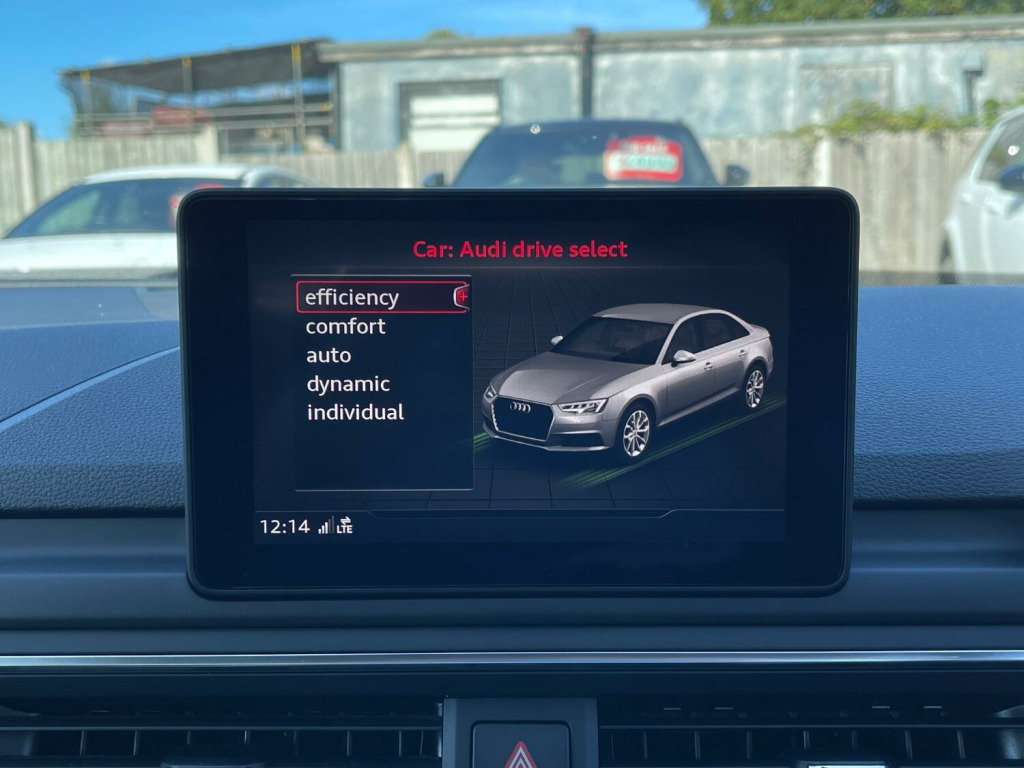Open the individual drive mode

tap(355, 412)
